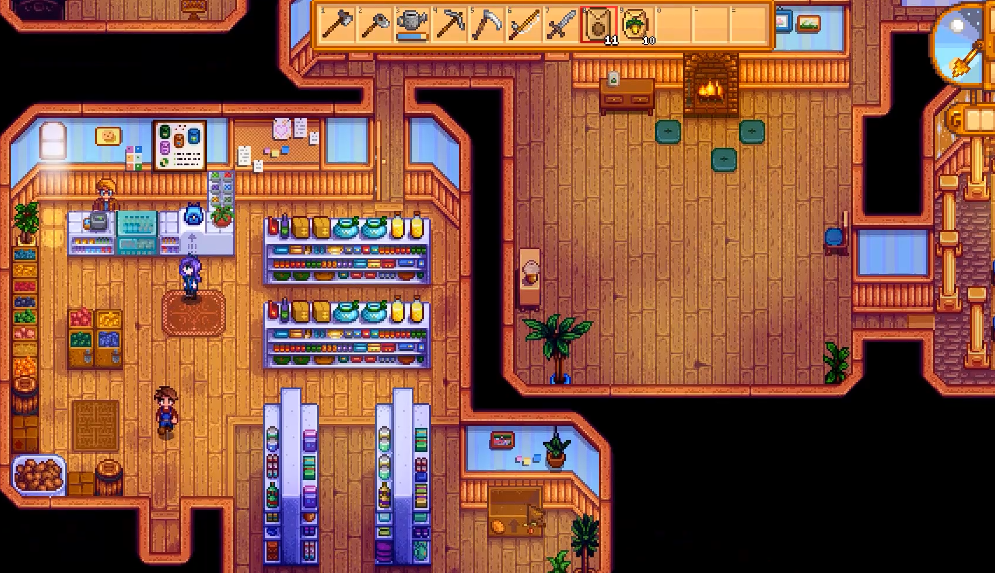Equip the sword from the toolbar
This screenshot has width=995, height=573.
561,24
